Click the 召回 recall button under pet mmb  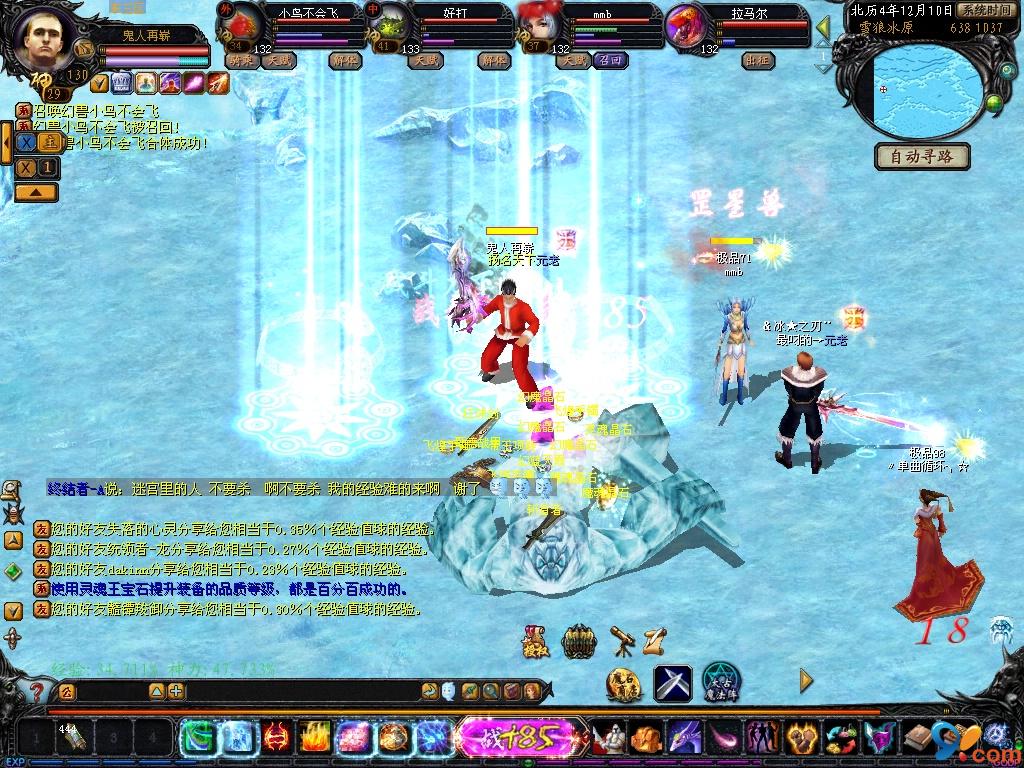[x=609, y=60]
